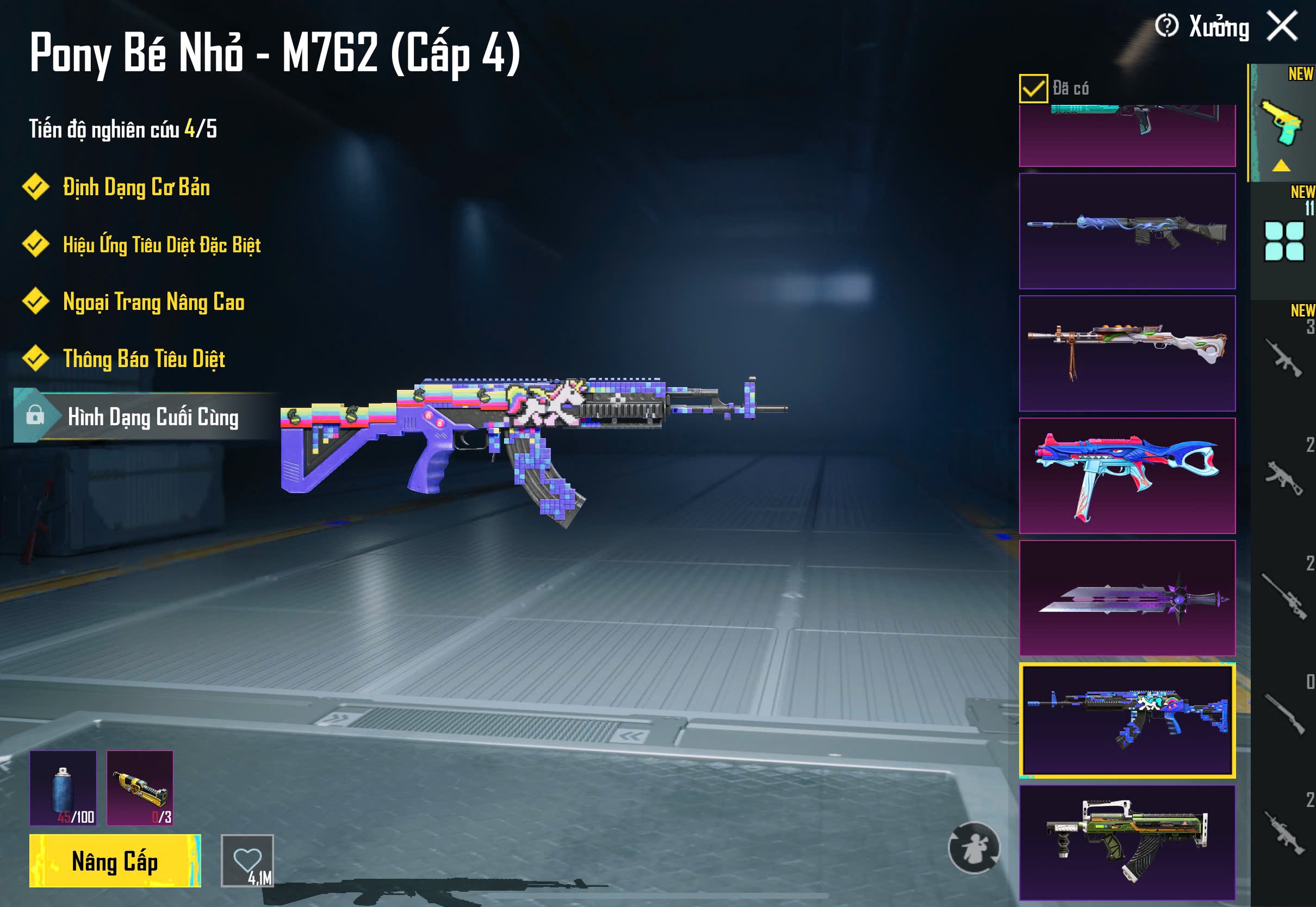
Task: Open the four-squares all categories tab
Action: click(x=1283, y=241)
